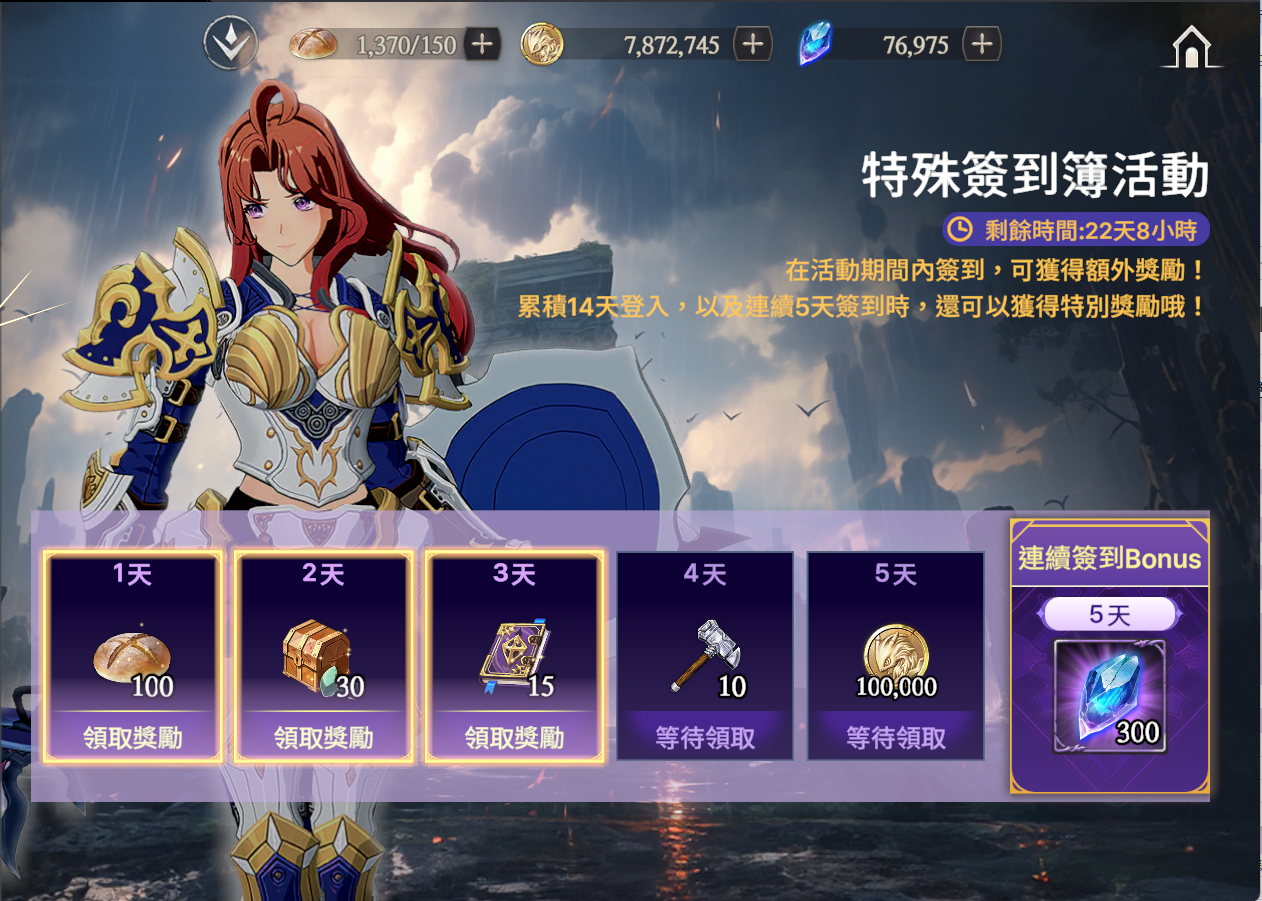Select the Day 4 hammer reward card
This screenshot has height=901, width=1262.
705,656
